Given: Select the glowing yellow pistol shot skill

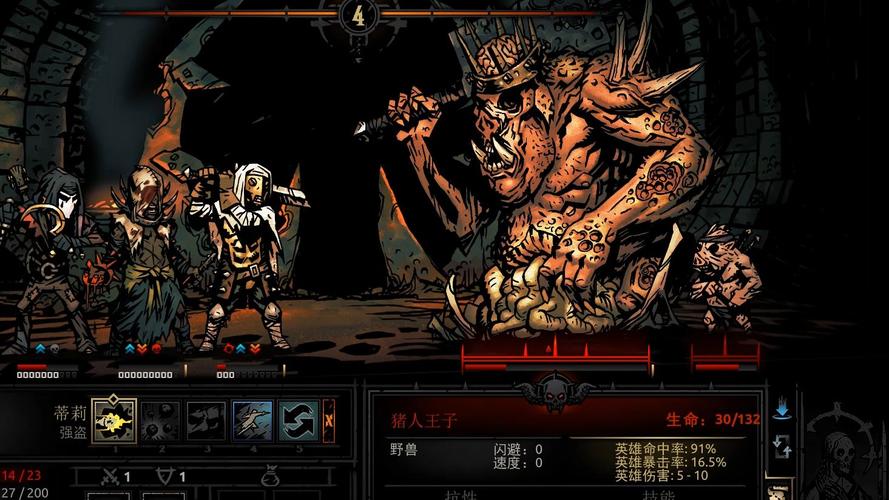Looking at the screenshot, I should pos(114,420).
